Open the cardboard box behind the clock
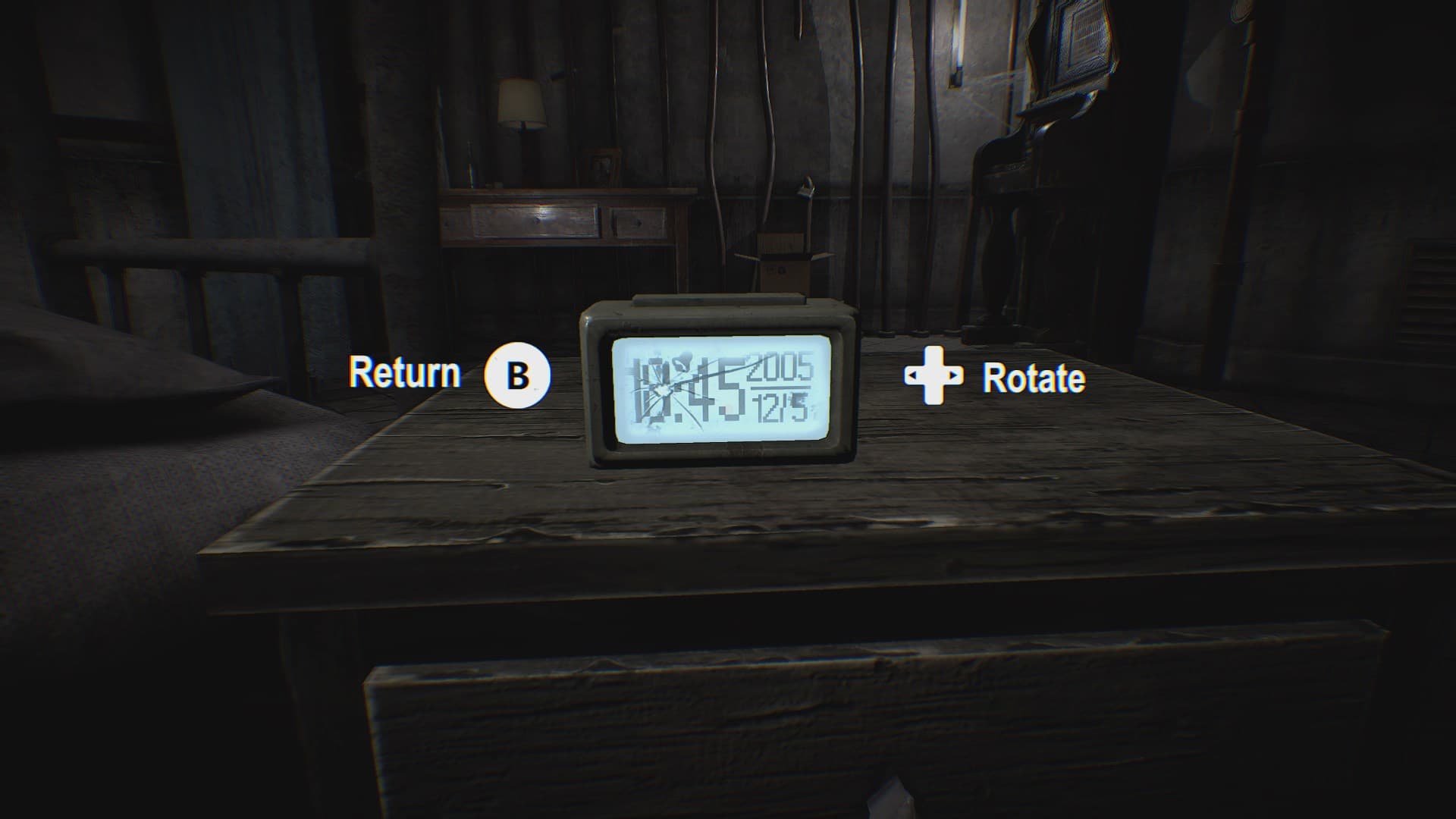This screenshot has height=819, width=1456. click(781, 258)
